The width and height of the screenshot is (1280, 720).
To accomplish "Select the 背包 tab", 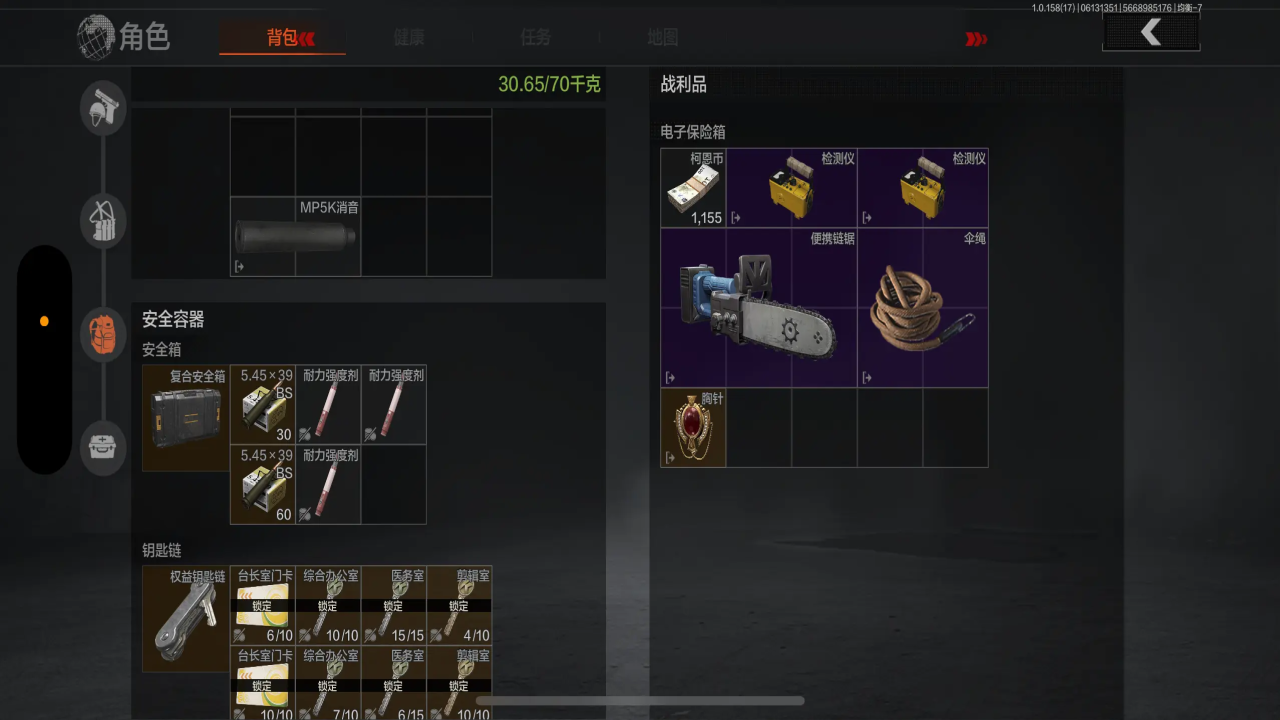I will point(283,38).
